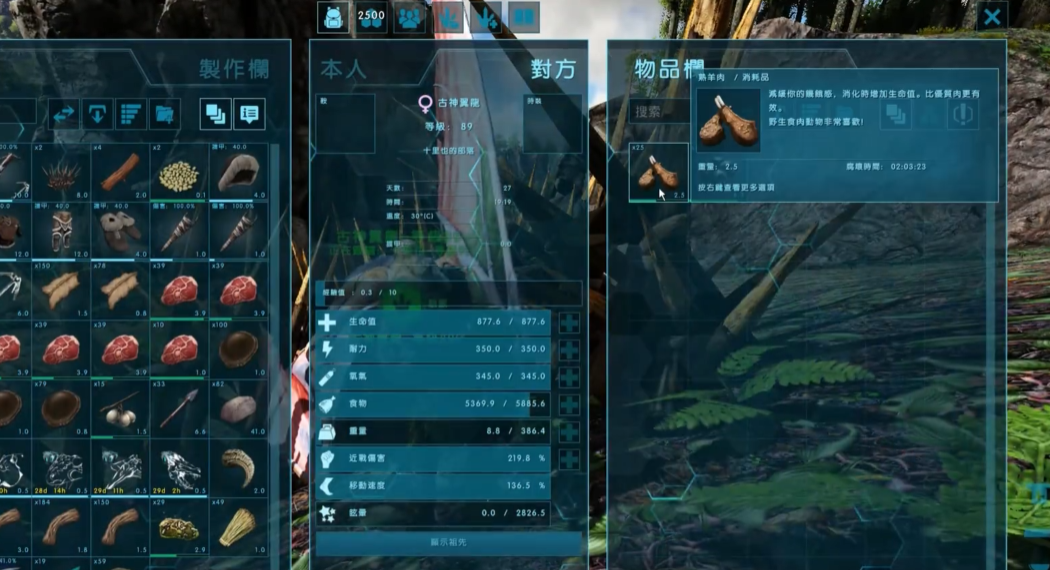Add a point to 食物 food
The width and height of the screenshot is (1050, 570).
point(569,405)
